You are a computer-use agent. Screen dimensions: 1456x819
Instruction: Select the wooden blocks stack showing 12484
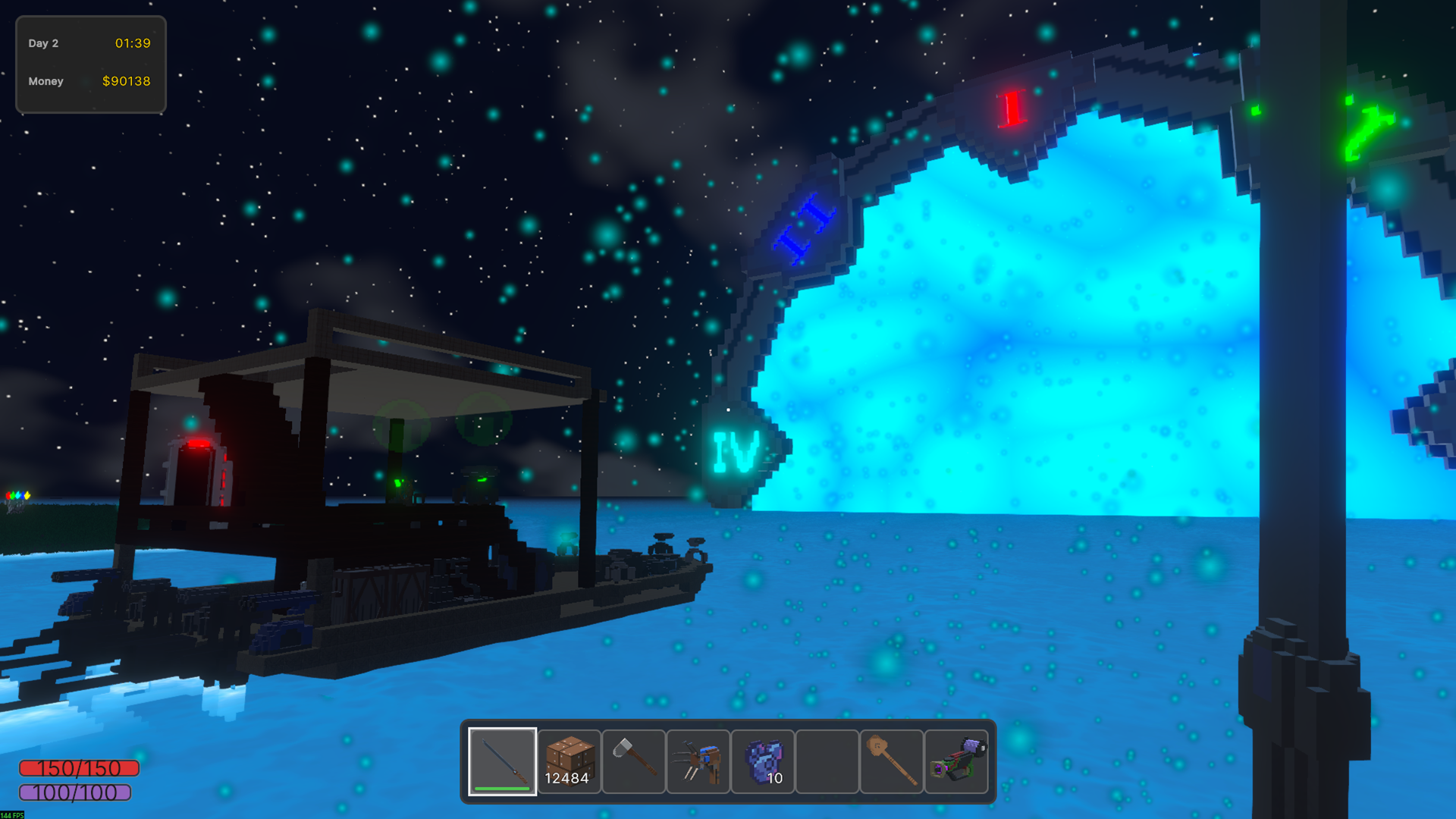[569, 761]
